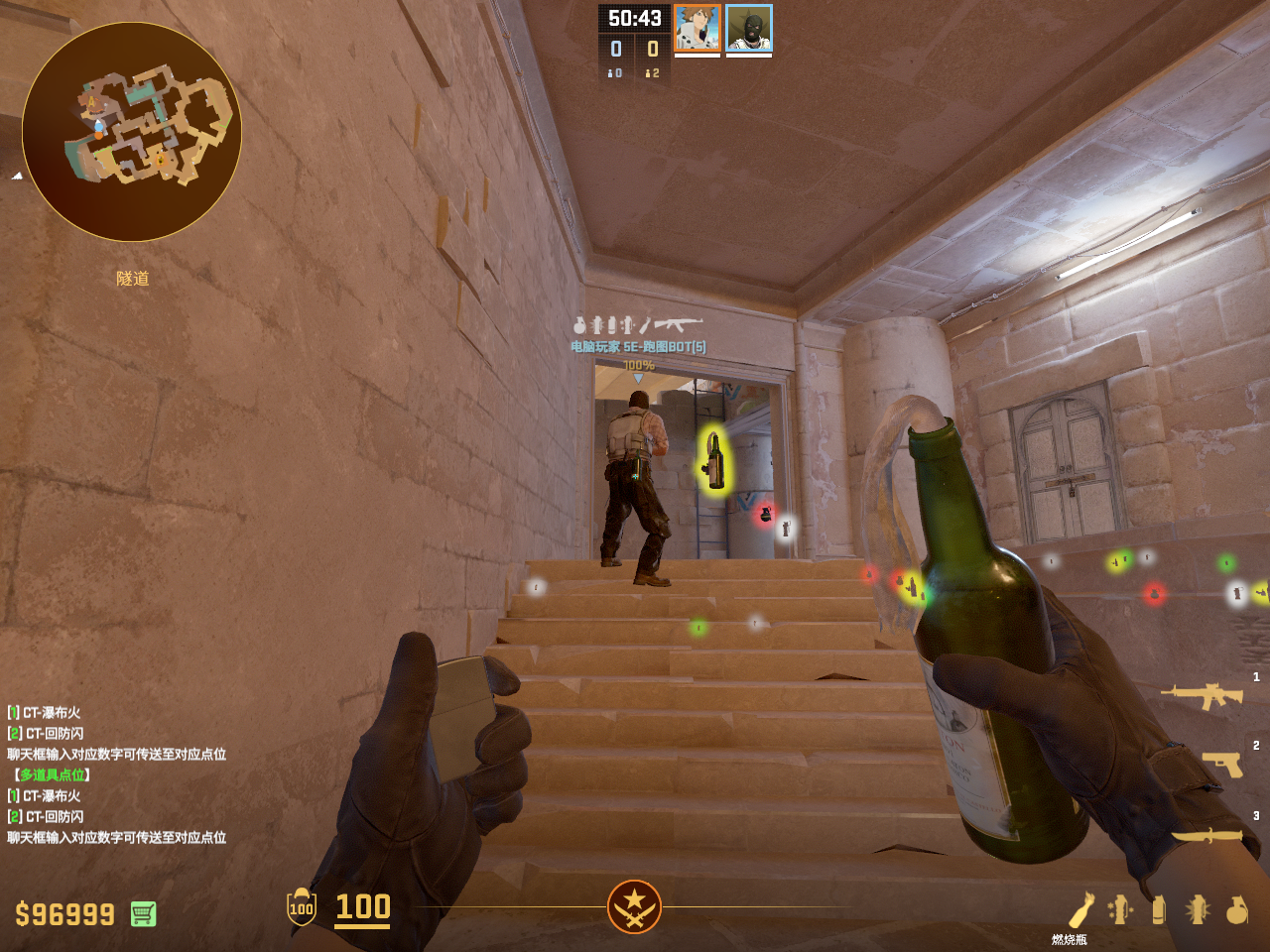Image resolution: width=1270 pixels, height=952 pixels.
Task: Choose the decoy grenade icon
Action: (1121, 909)
